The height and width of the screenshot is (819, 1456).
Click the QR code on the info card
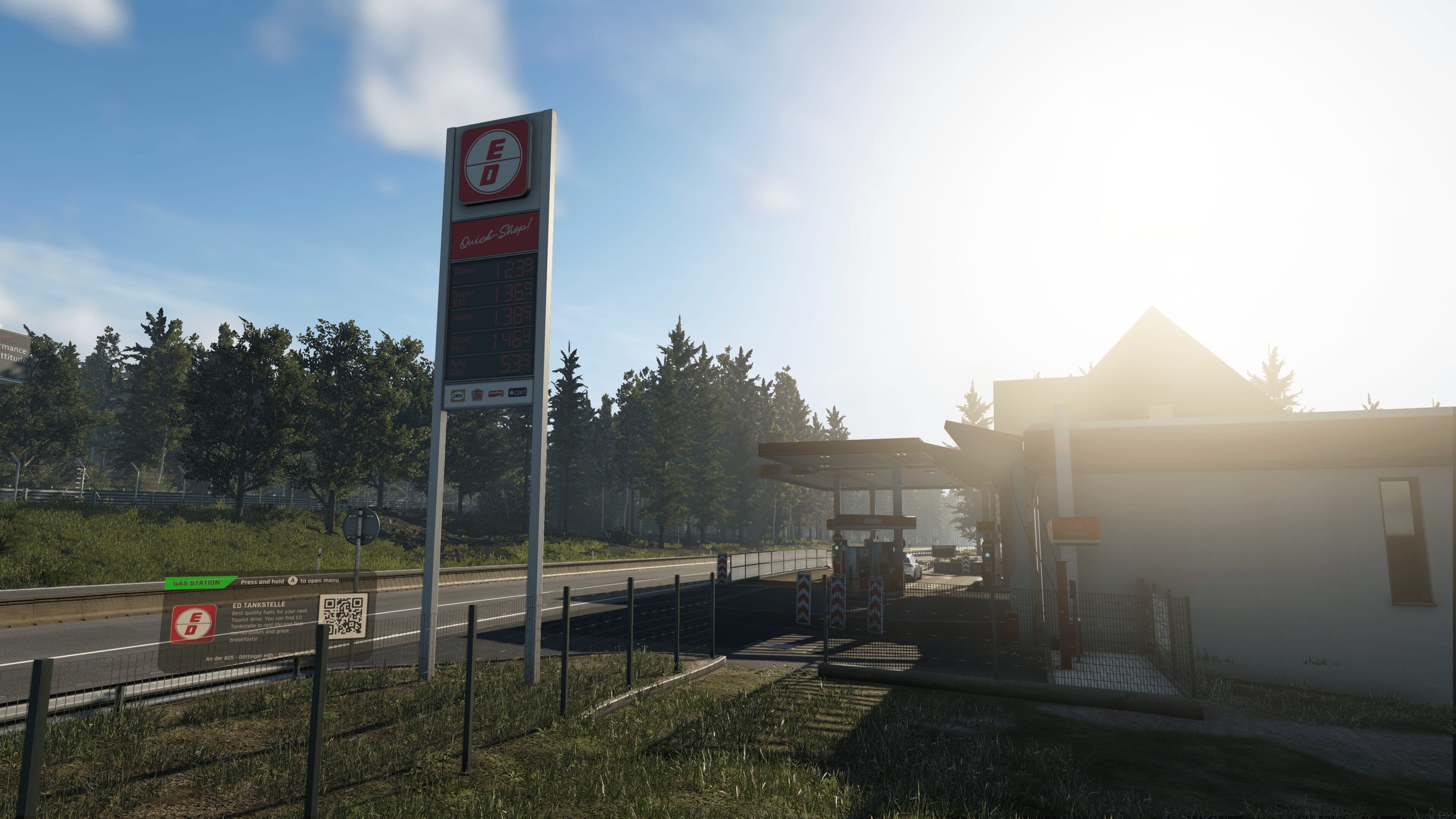point(342,615)
